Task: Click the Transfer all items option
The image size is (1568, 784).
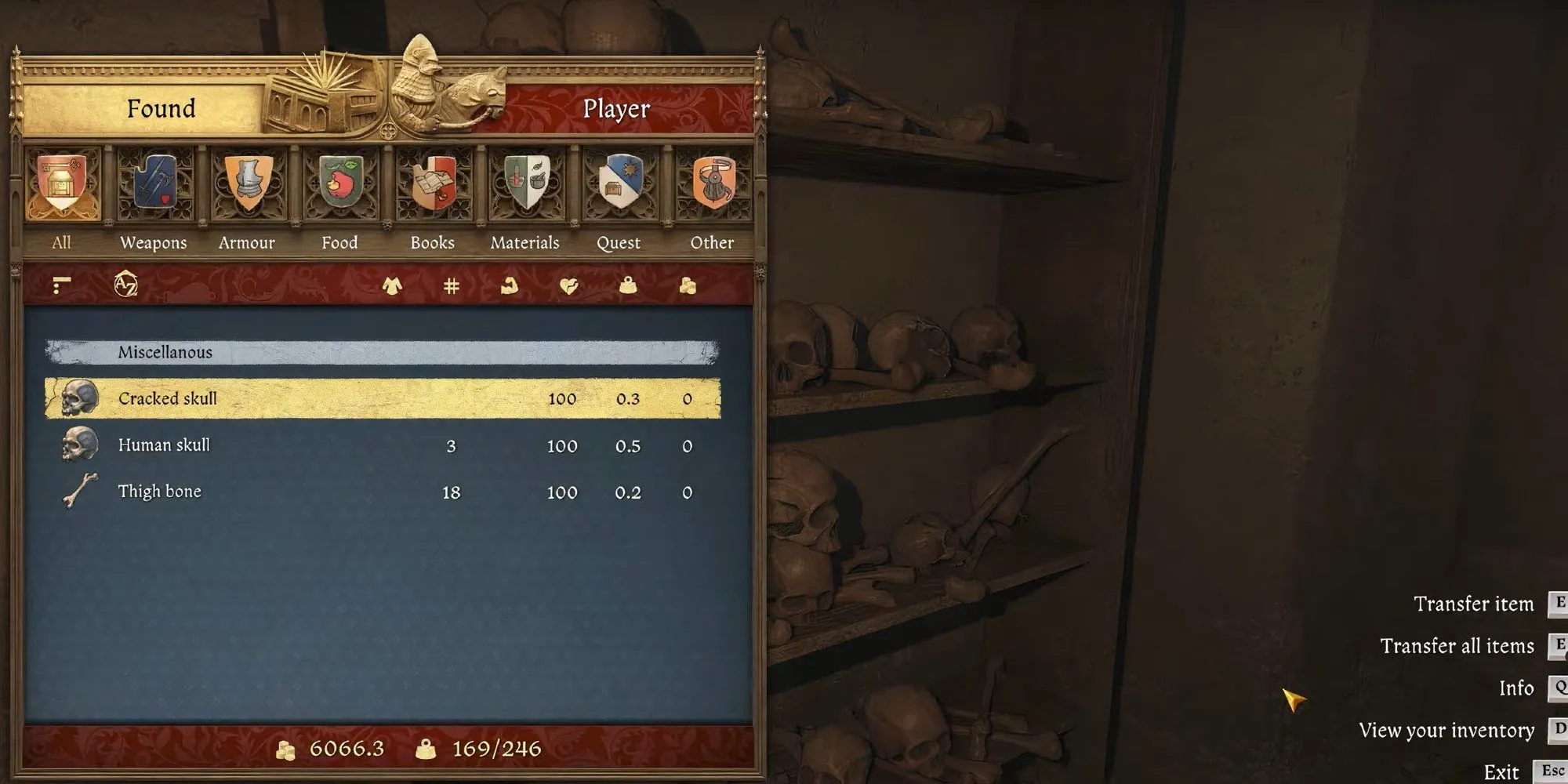Action: (x=1457, y=646)
